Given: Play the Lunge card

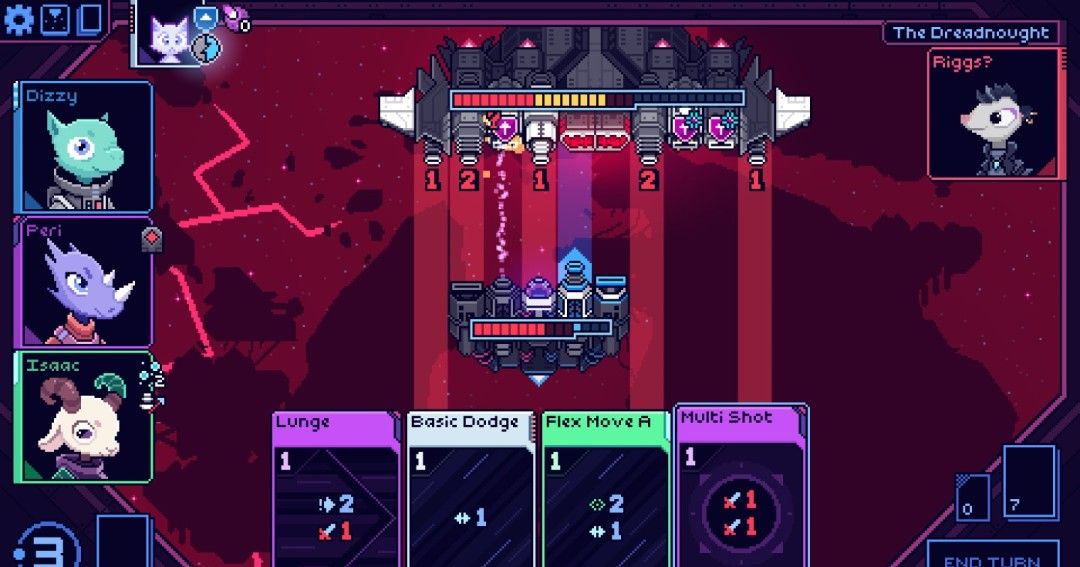Looking at the screenshot, I should (x=335, y=490).
